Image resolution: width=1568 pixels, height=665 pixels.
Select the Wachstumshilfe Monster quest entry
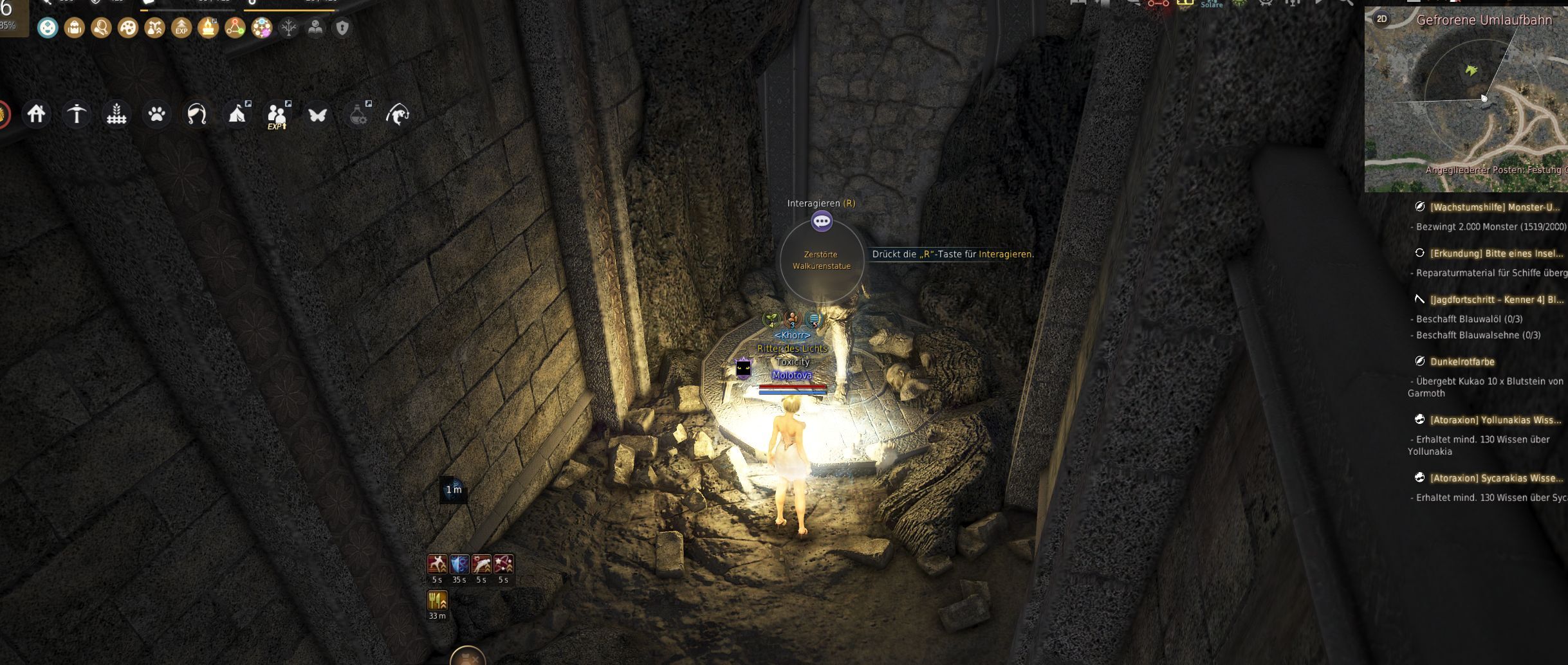(1494, 207)
